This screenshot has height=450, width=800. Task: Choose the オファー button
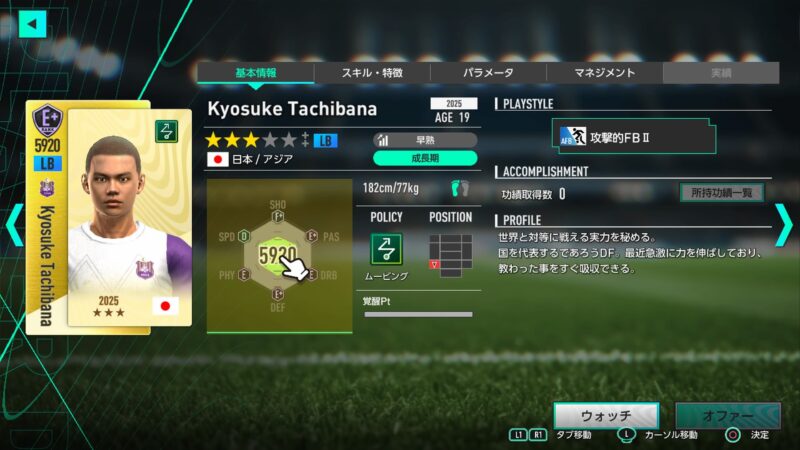[727, 414]
